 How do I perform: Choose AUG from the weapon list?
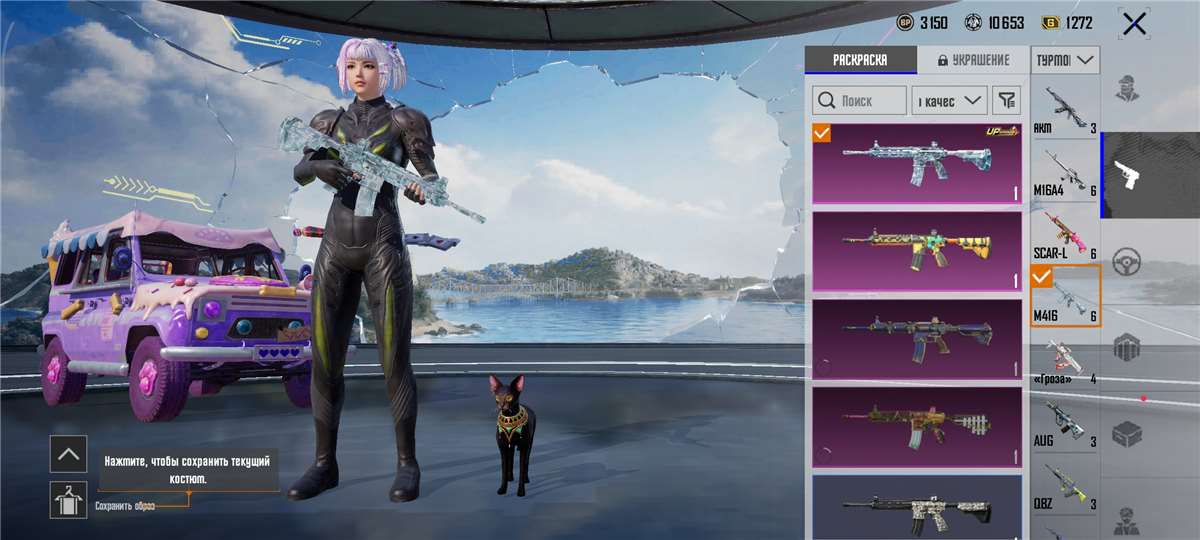(x=1066, y=423)
